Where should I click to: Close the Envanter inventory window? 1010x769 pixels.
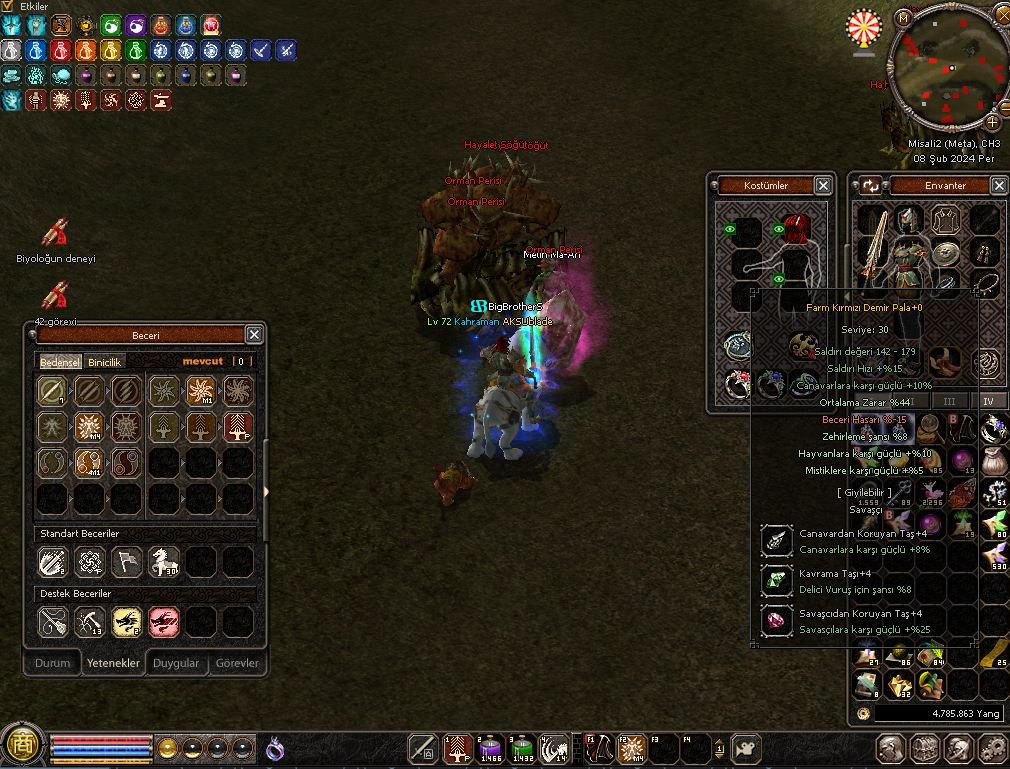pos(999,185)
